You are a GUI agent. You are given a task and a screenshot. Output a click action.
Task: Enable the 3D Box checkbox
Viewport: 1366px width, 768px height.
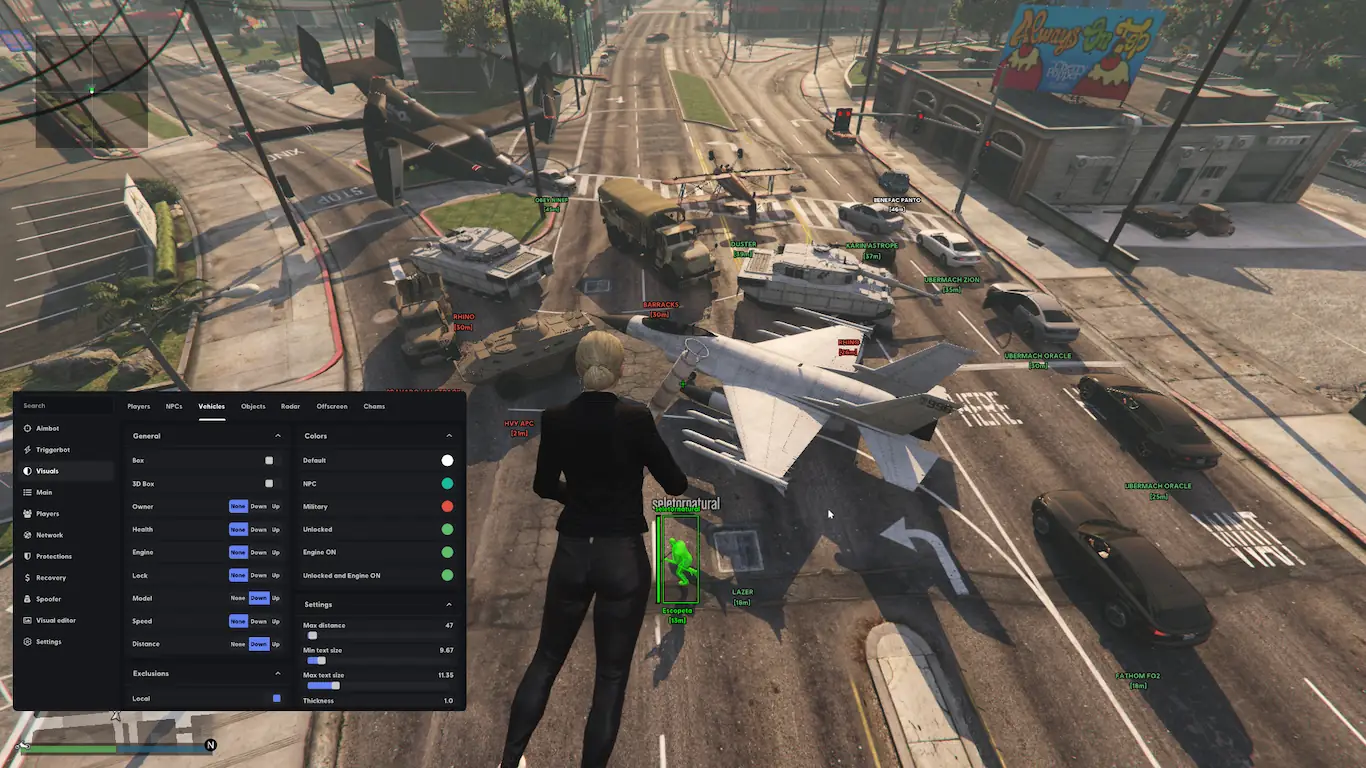269,484
